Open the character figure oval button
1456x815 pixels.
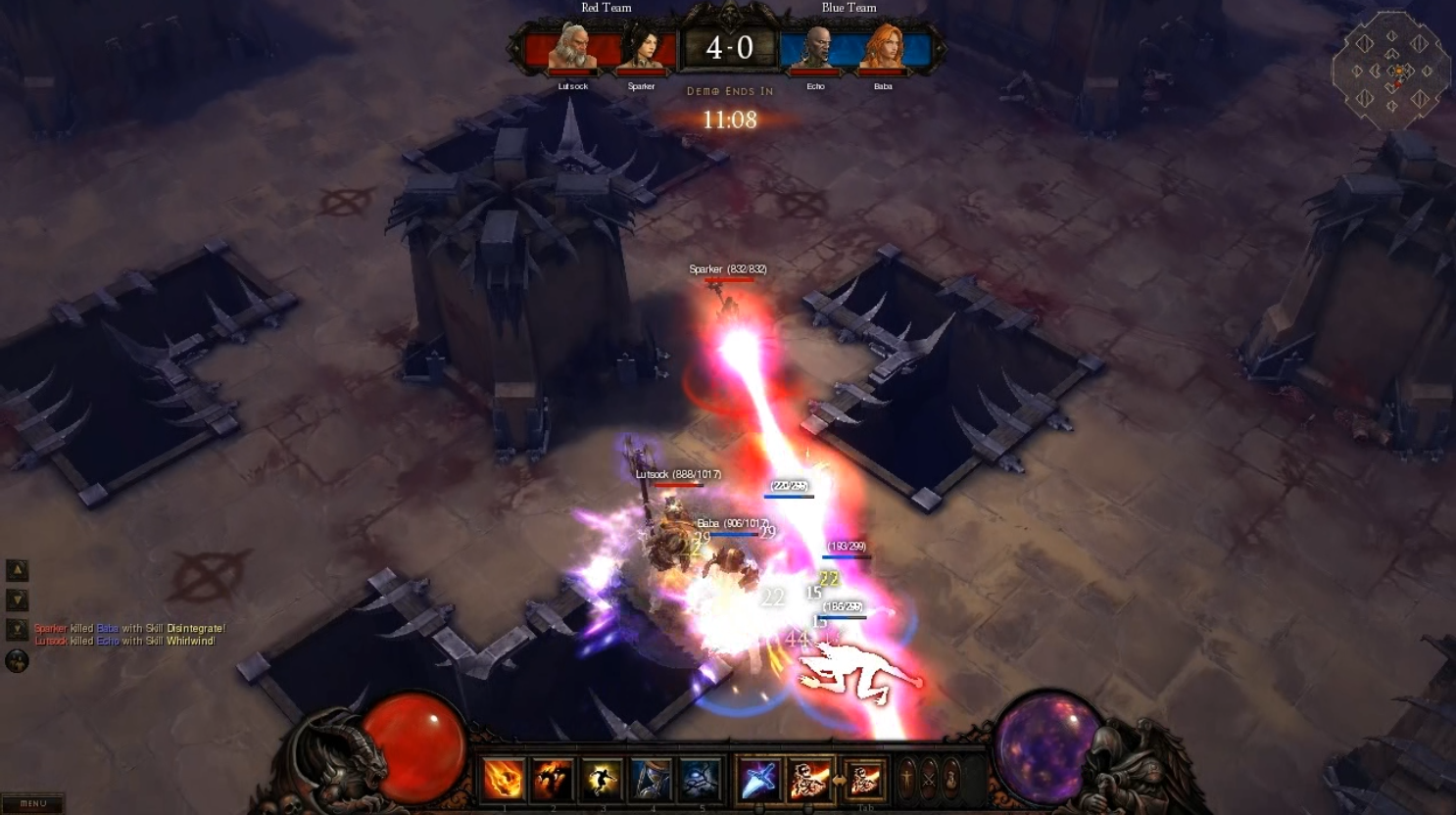click(x=907, y=780)
